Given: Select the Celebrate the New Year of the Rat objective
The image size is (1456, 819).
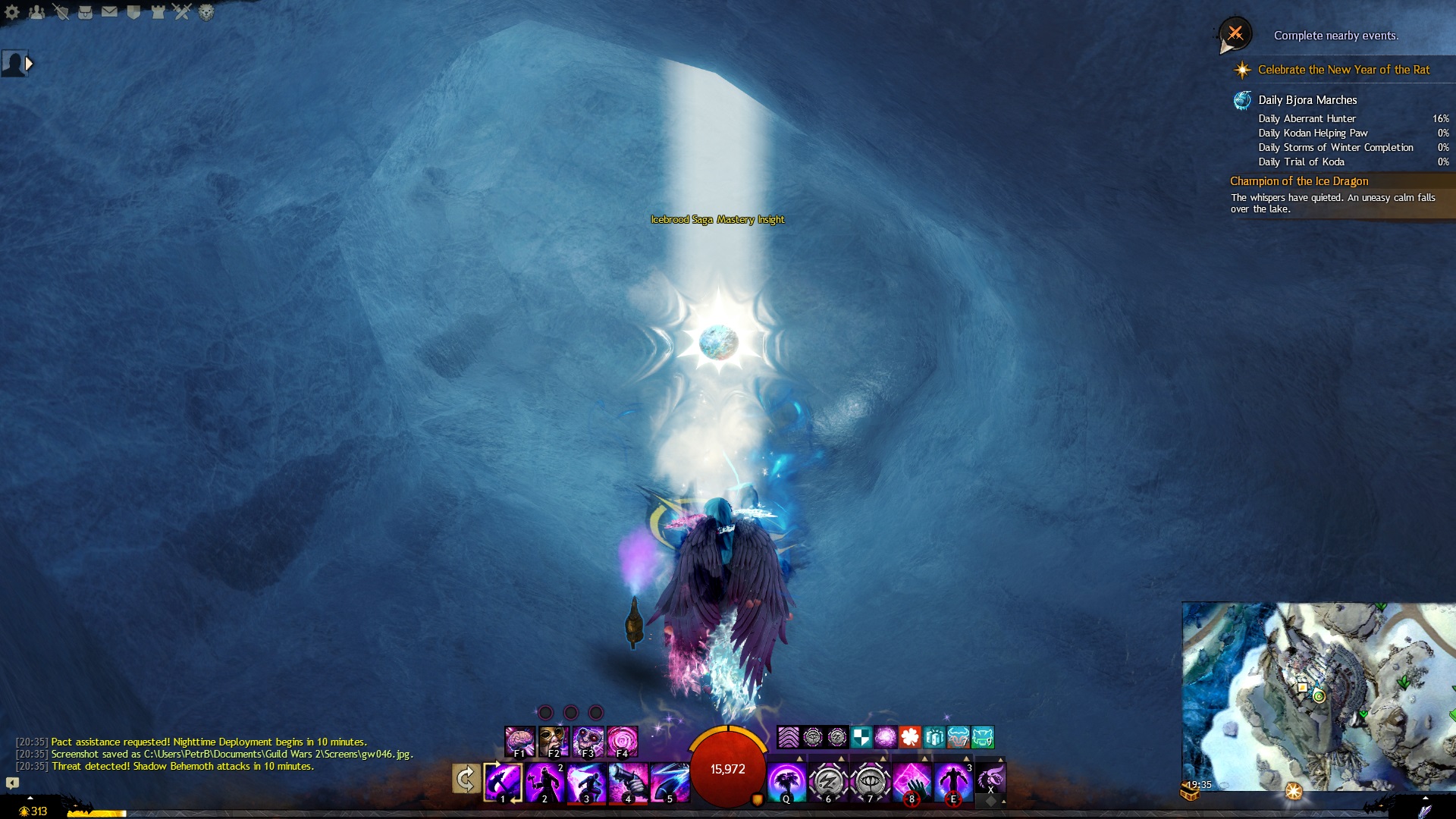Looking at the screenshot, I should point(1343,70).
